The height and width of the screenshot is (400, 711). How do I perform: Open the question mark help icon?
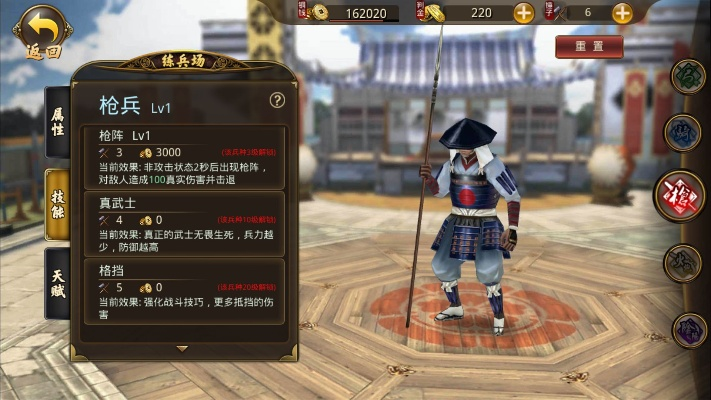click(x=277, y=100)
